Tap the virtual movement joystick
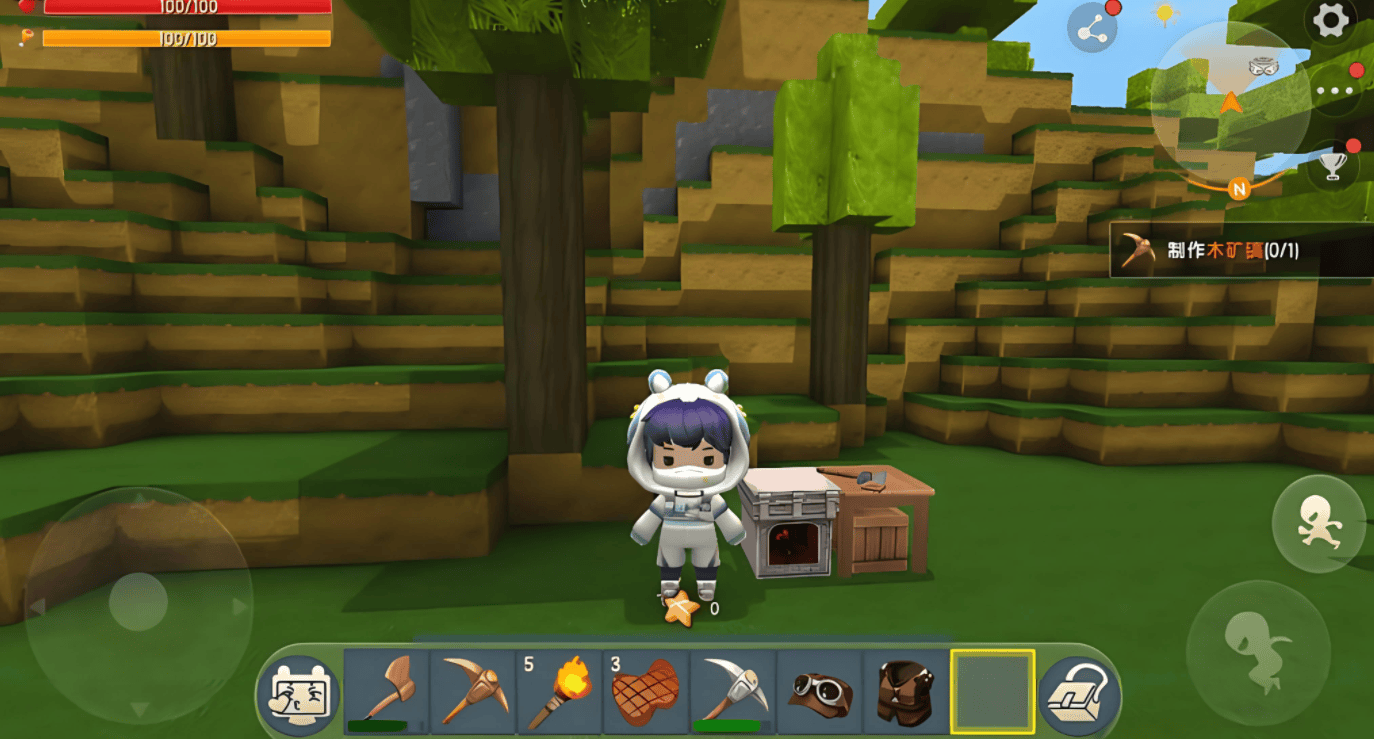Screen dimensions: 1374x739 click(x=138, y=603)
